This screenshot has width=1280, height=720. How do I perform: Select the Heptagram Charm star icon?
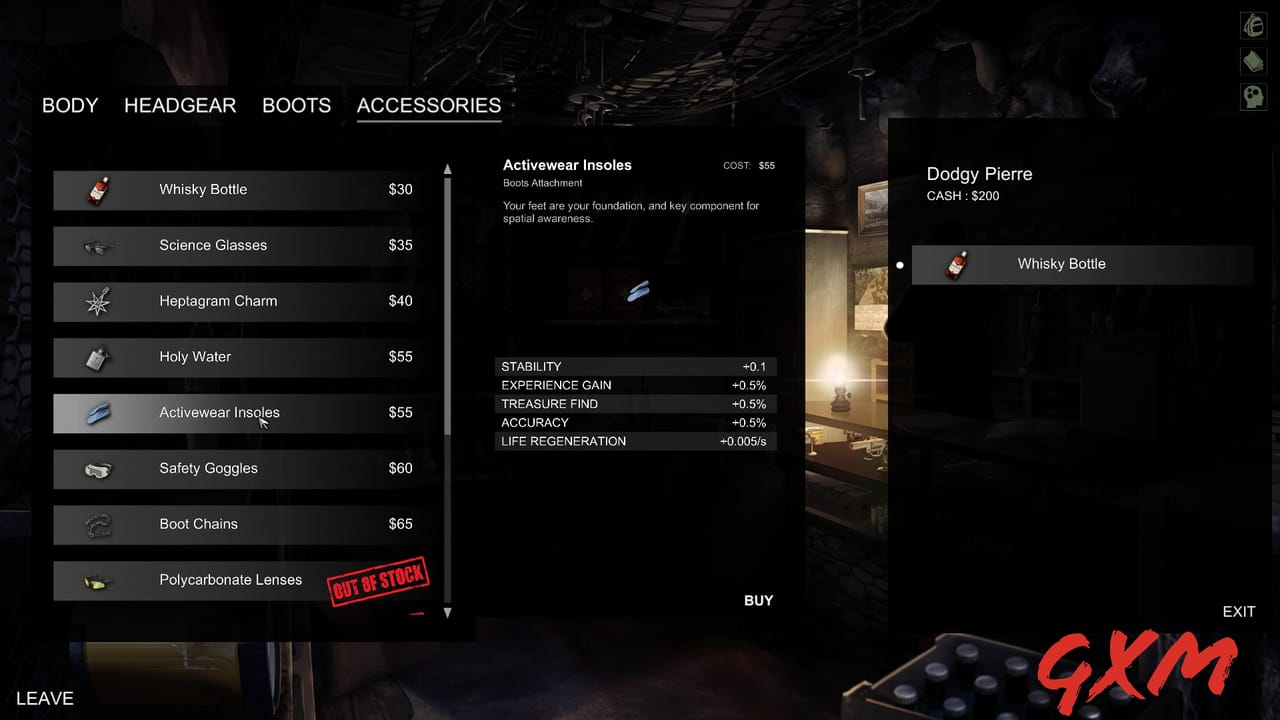98,301
